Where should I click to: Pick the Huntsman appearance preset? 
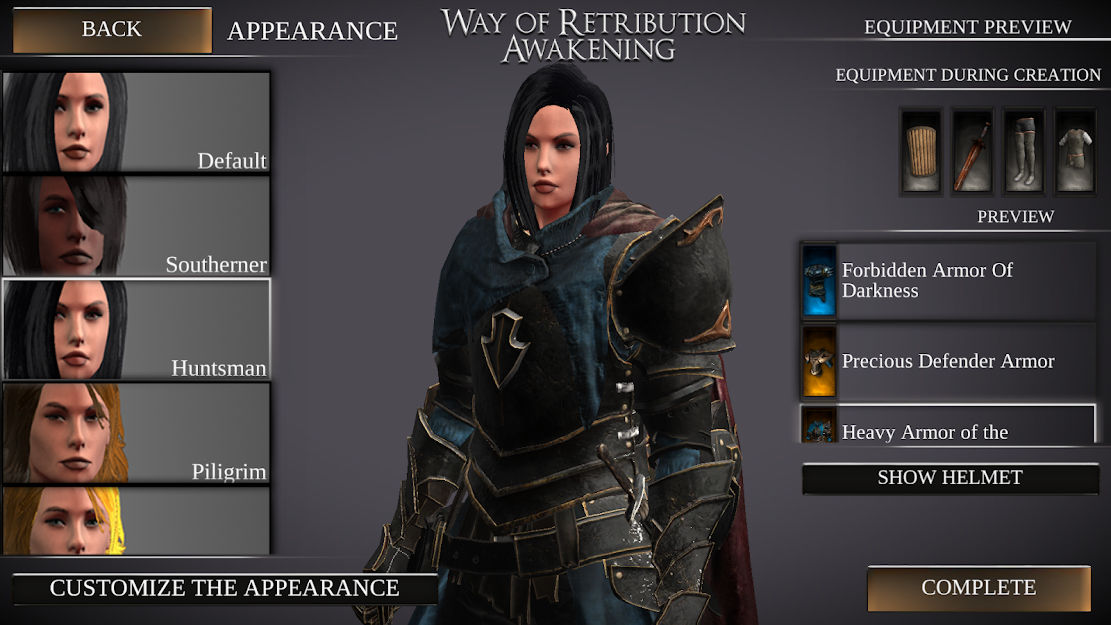tap(136, 330)
